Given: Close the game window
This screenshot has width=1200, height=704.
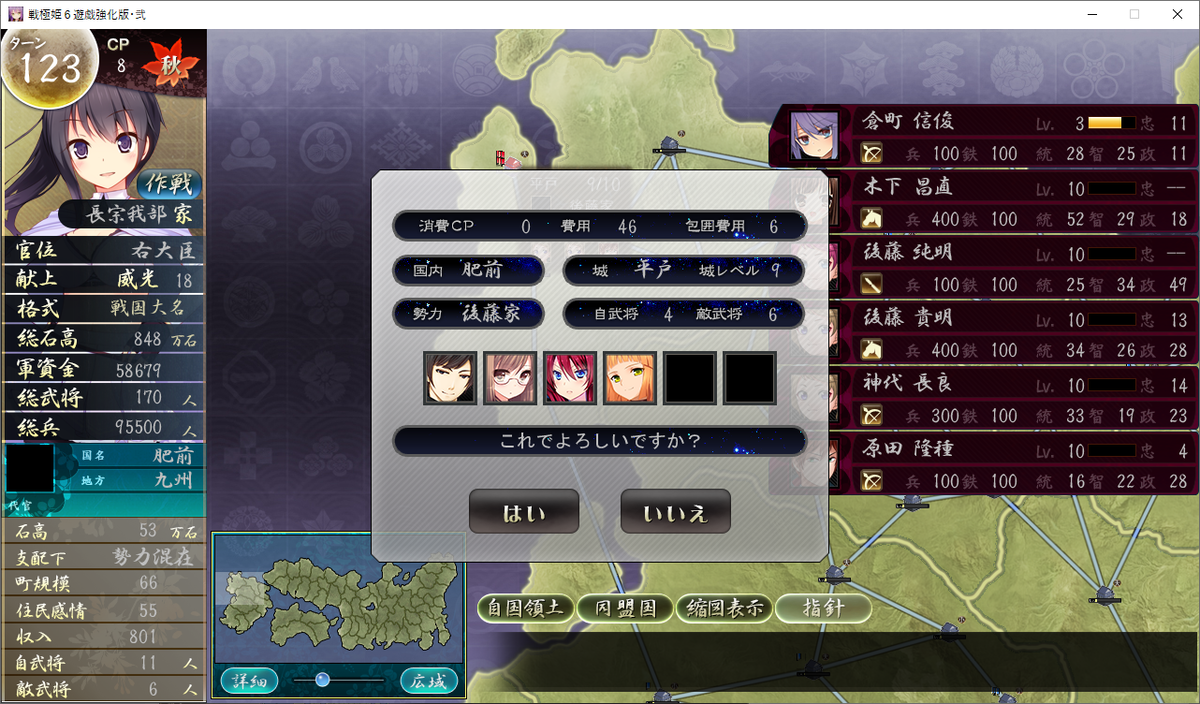Looking at the screenshot, I should 1176,14.
